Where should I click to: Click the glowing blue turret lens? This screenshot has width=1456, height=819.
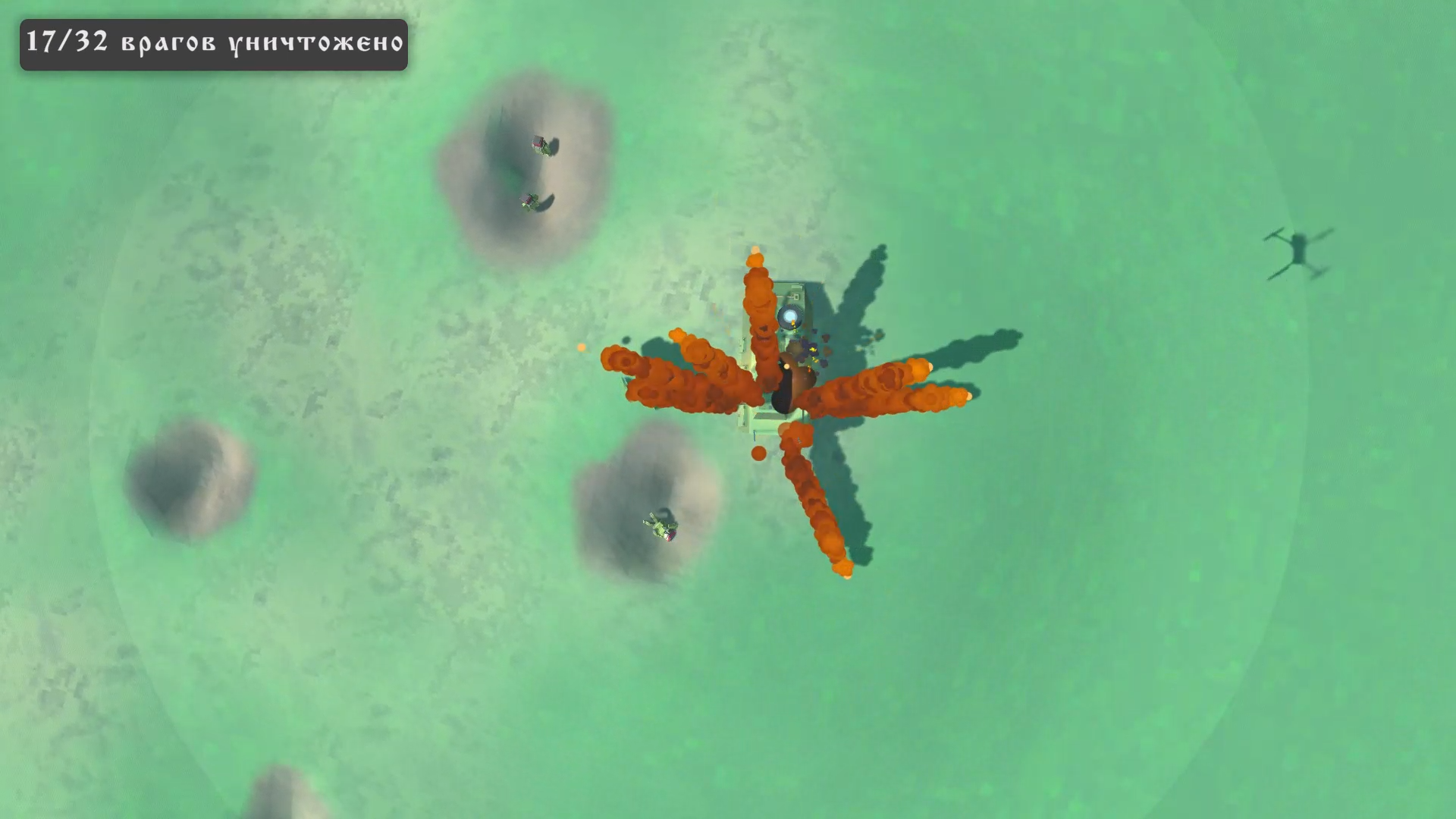[x=790, y=315]
